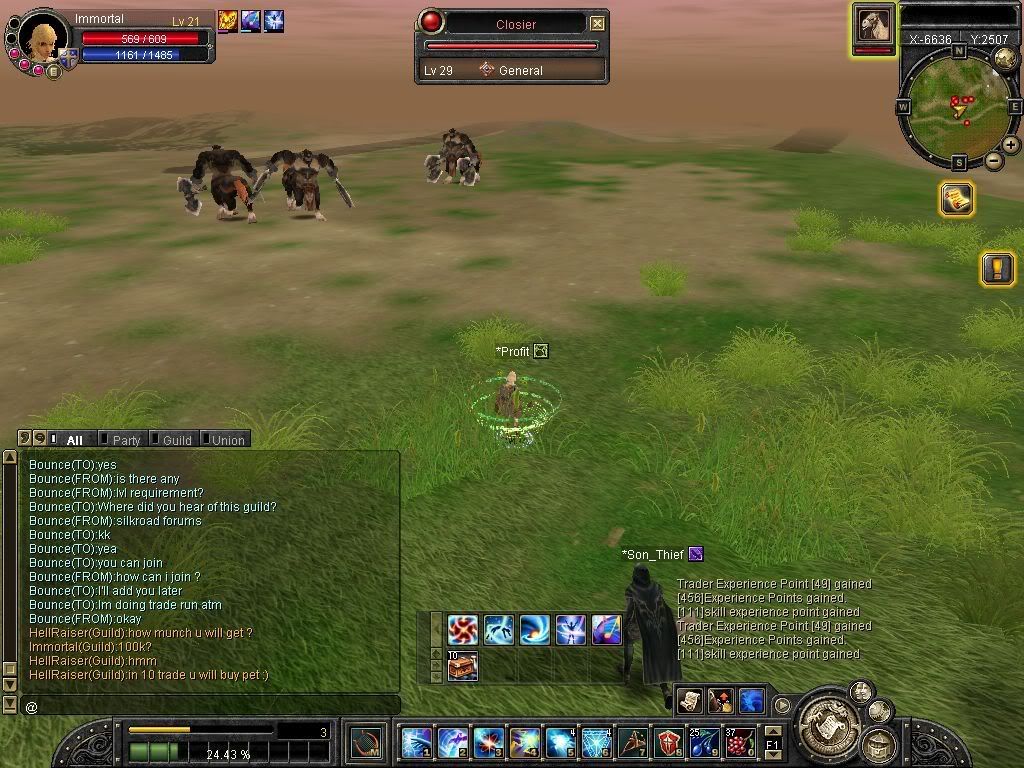Select the Union chat tab

pos(227,440)
